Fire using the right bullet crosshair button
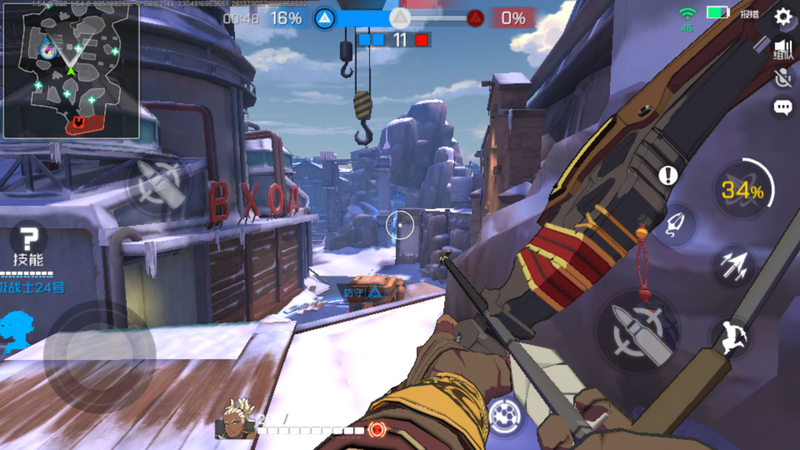Image resolution: width=800 pixels, height=450 pixels. click(637, 330)
